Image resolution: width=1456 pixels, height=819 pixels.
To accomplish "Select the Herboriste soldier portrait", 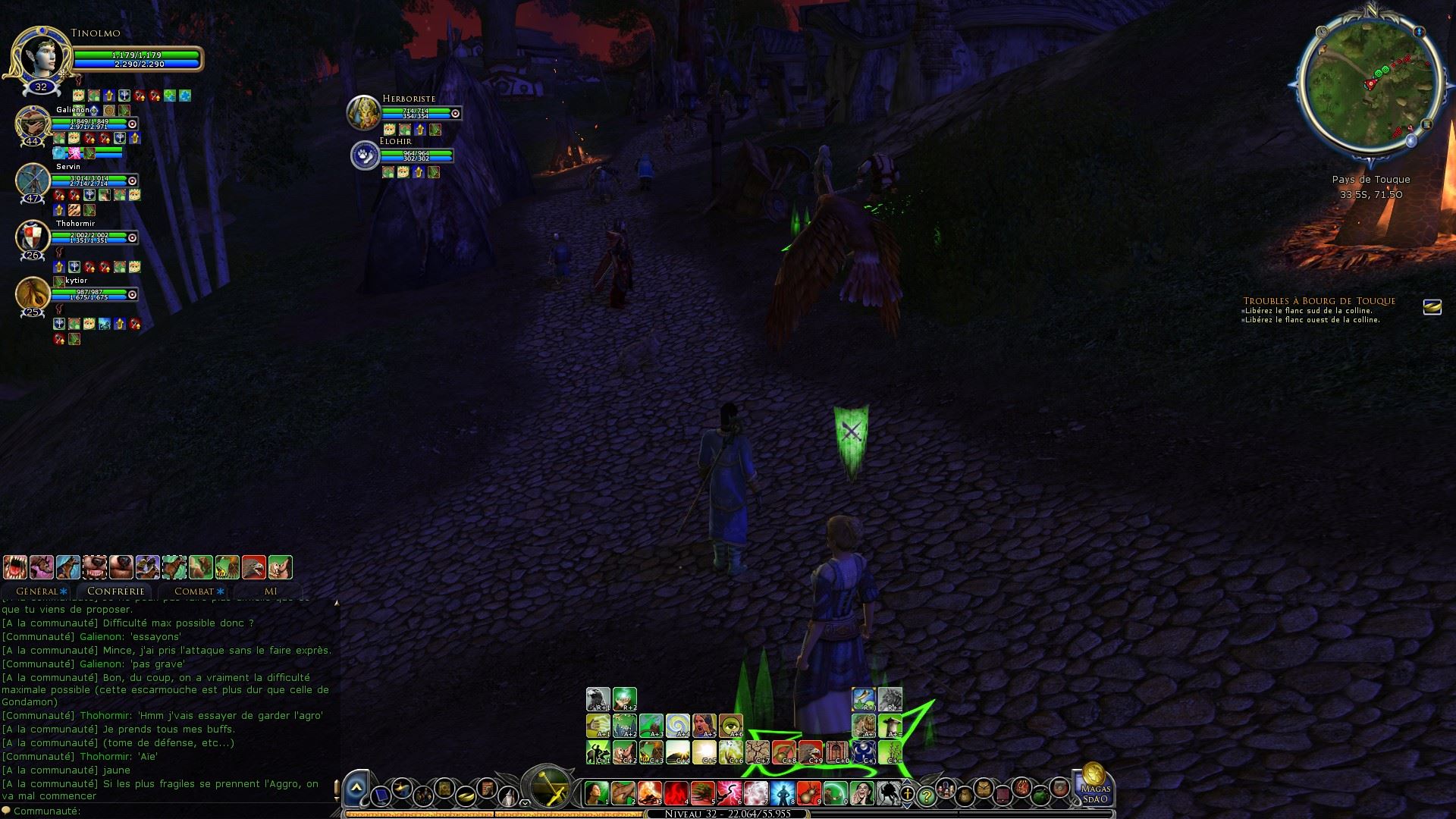I will pyautogui.click(x=363, y=112).
